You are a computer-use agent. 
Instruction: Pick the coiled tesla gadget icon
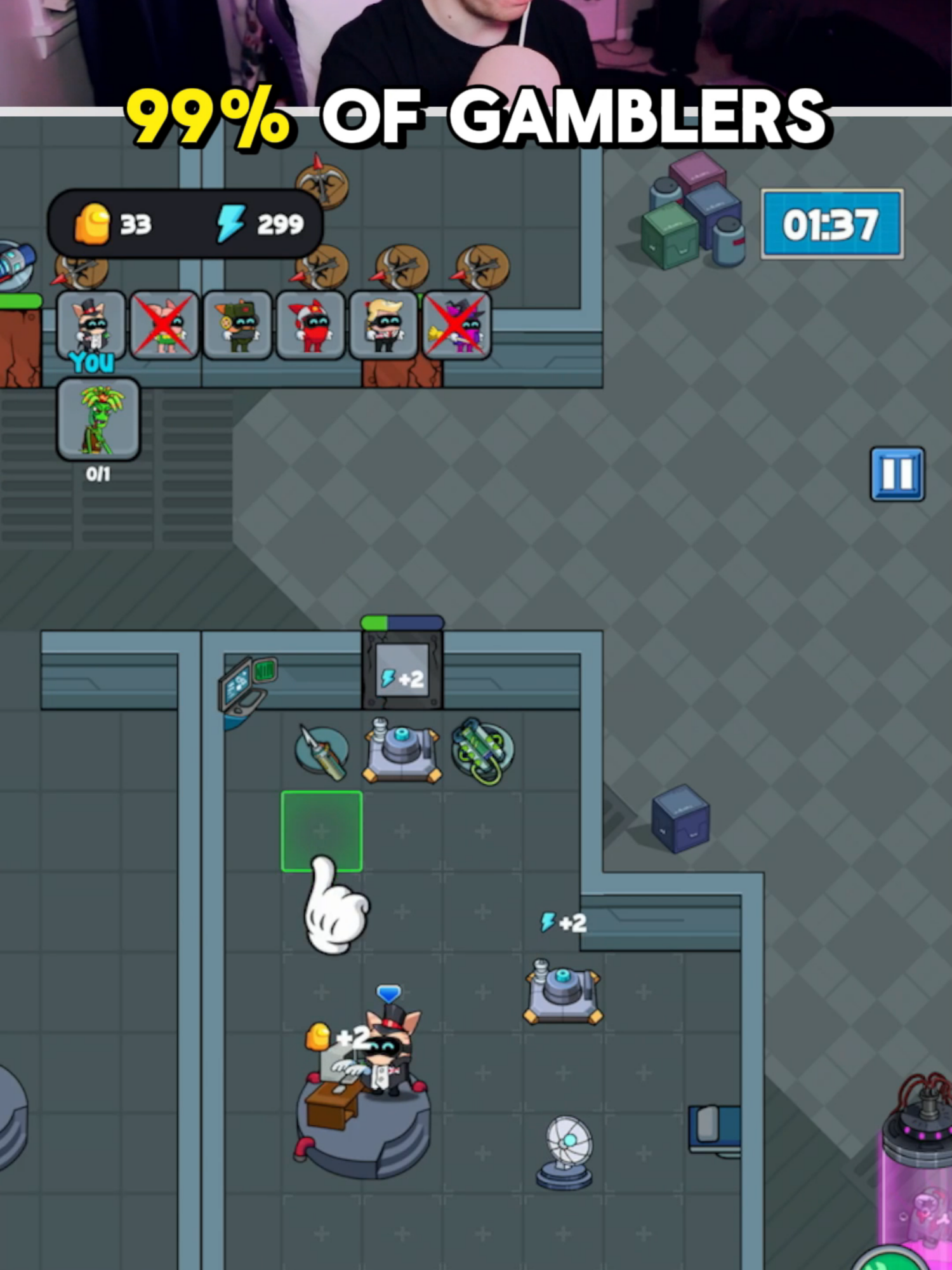click(482, 752)
